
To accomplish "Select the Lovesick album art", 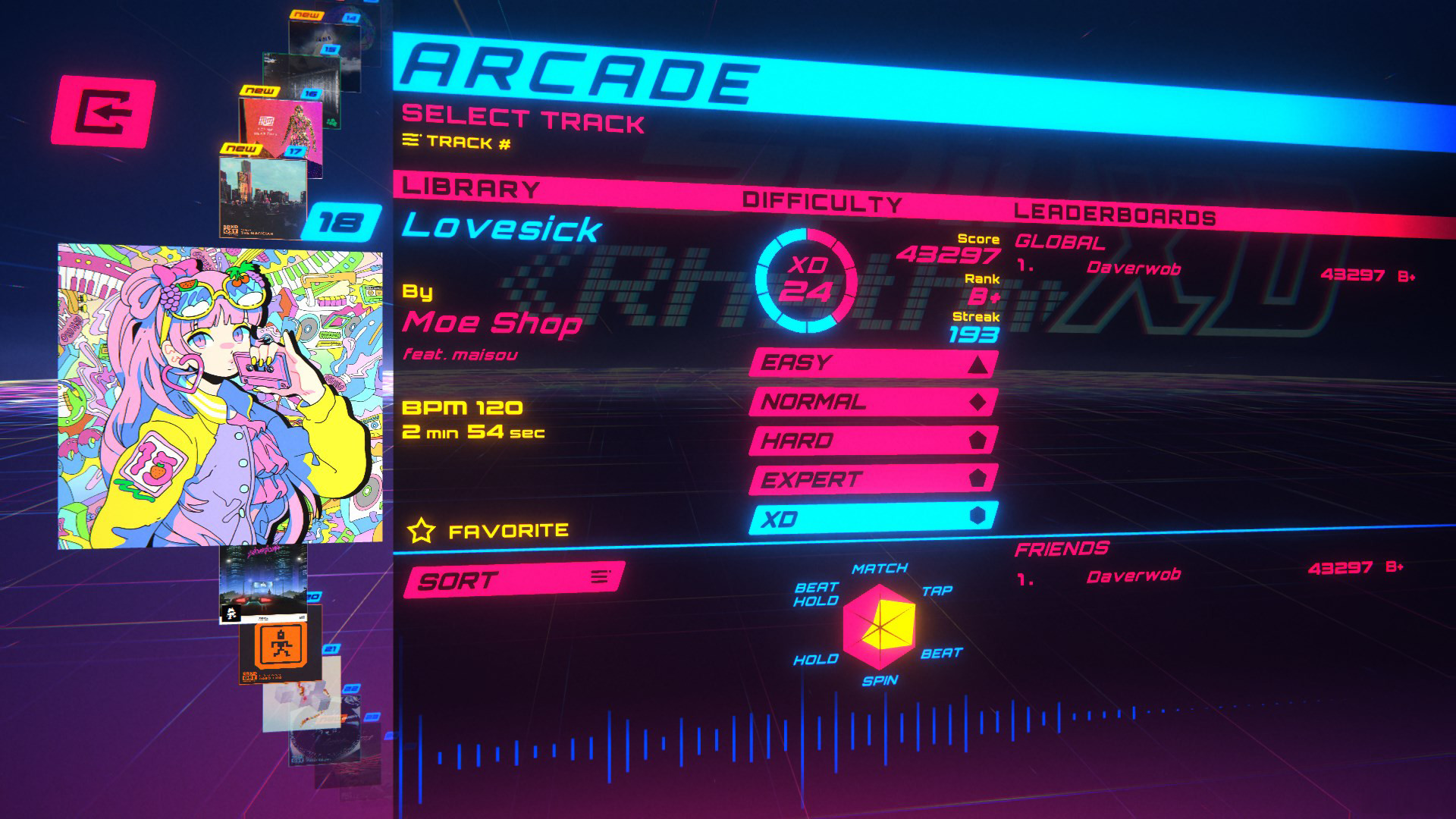I will (220, 394).
